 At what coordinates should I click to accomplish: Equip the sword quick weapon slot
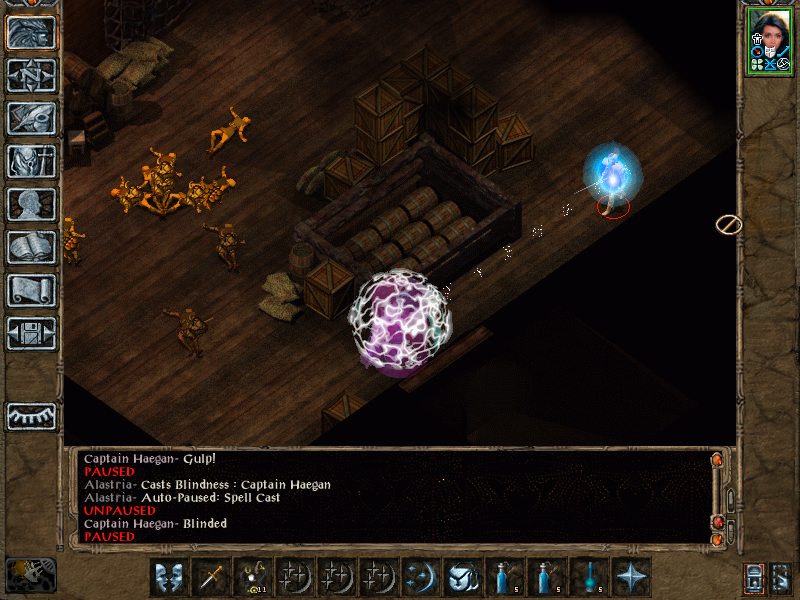212,577
